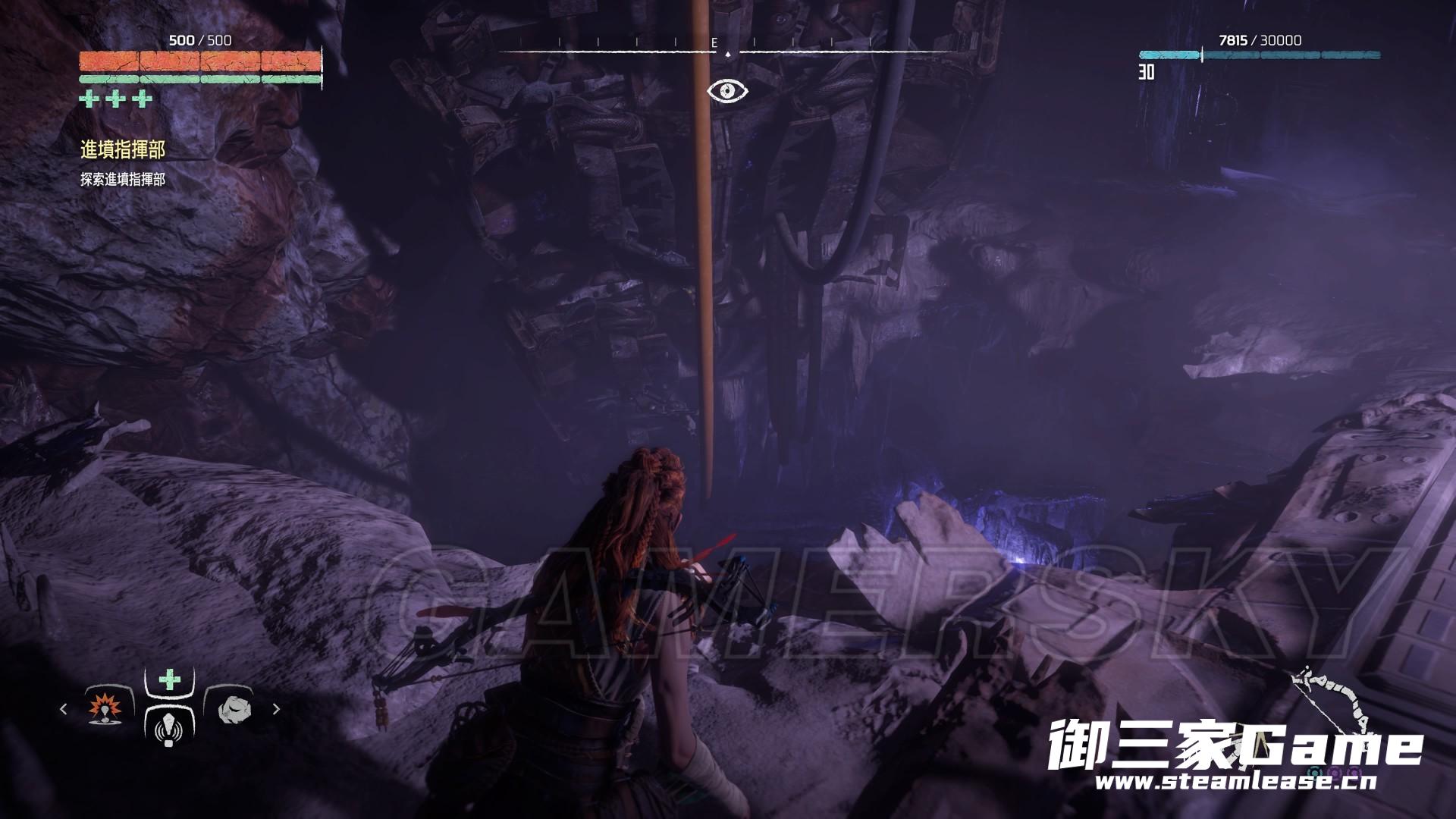
Task: Select the blast trap tool slot
Action: (105, 709)
